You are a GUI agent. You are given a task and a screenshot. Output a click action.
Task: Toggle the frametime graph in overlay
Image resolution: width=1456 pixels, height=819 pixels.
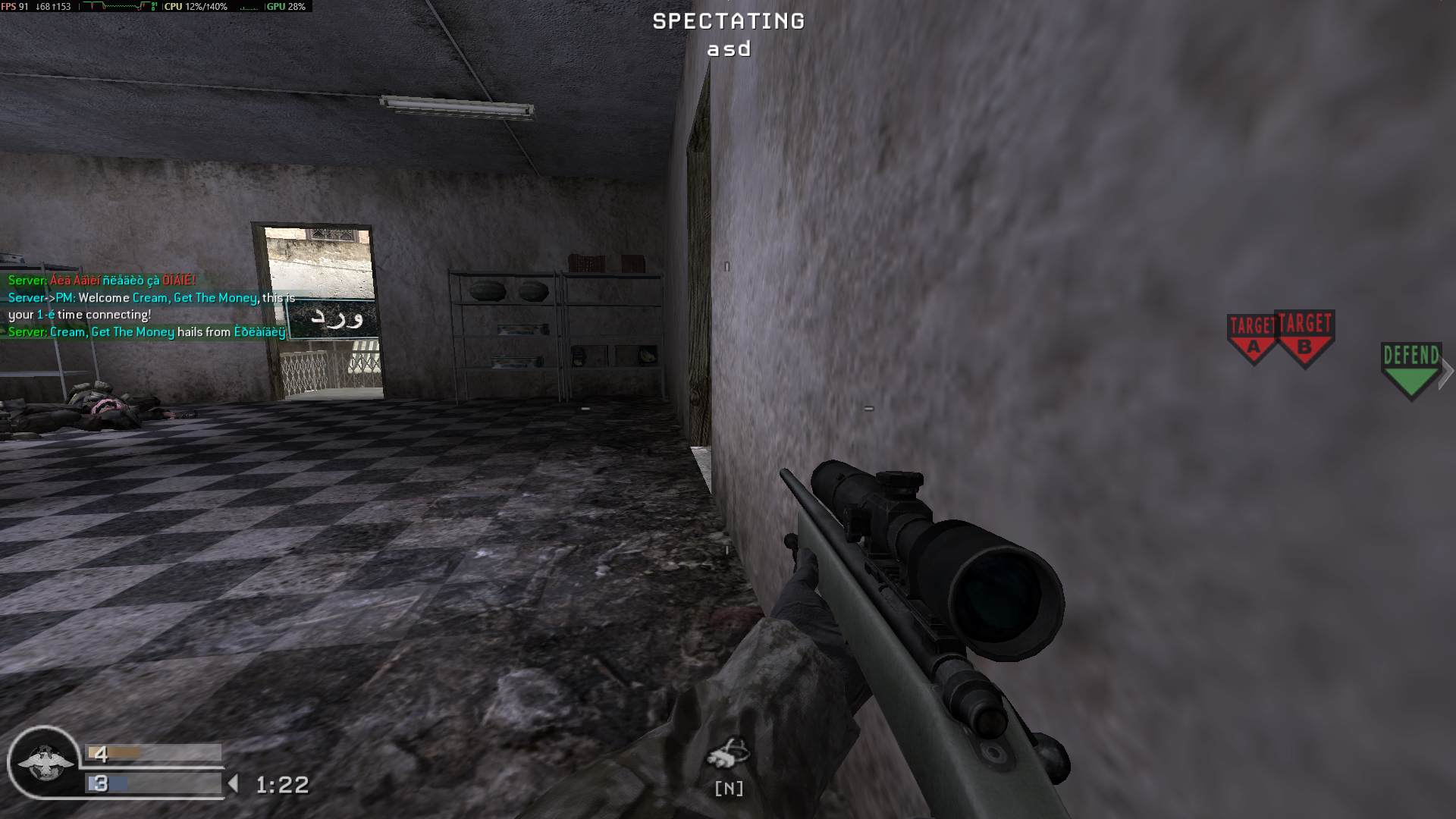click(x=114, y=8)
